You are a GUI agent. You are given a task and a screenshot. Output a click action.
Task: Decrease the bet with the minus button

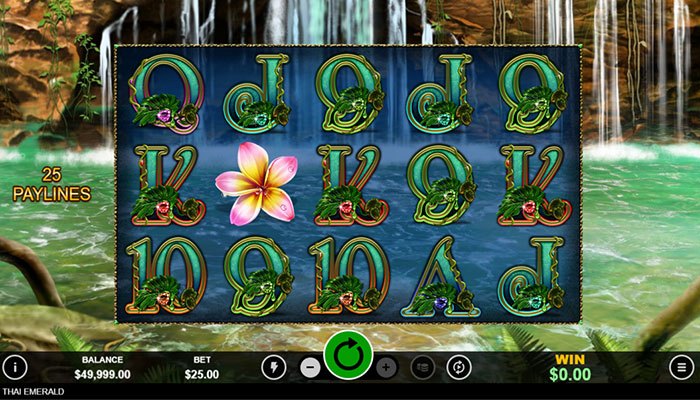[310, 367]
